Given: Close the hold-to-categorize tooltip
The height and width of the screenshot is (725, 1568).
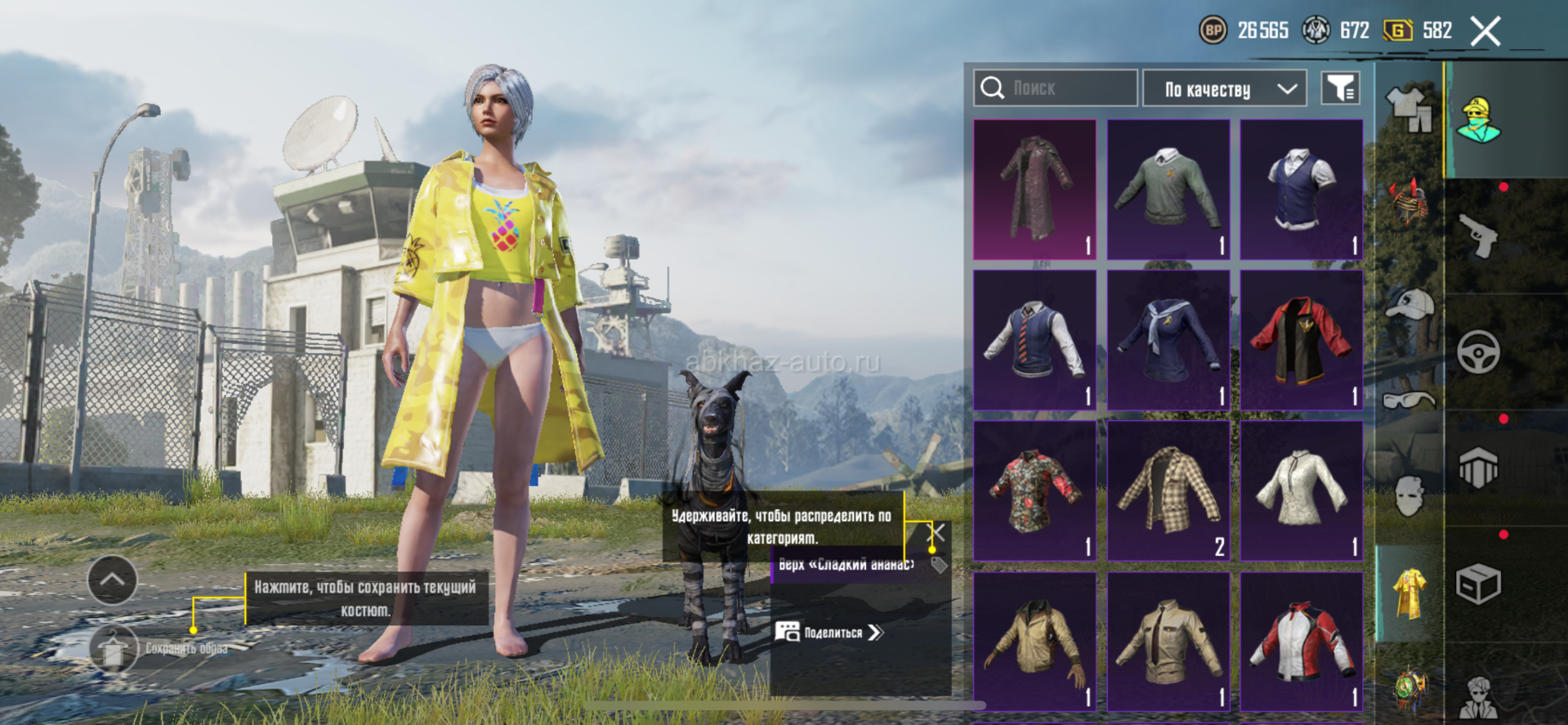Looking at the screenshot, I should pyautogui.click(x=939, y=534).
